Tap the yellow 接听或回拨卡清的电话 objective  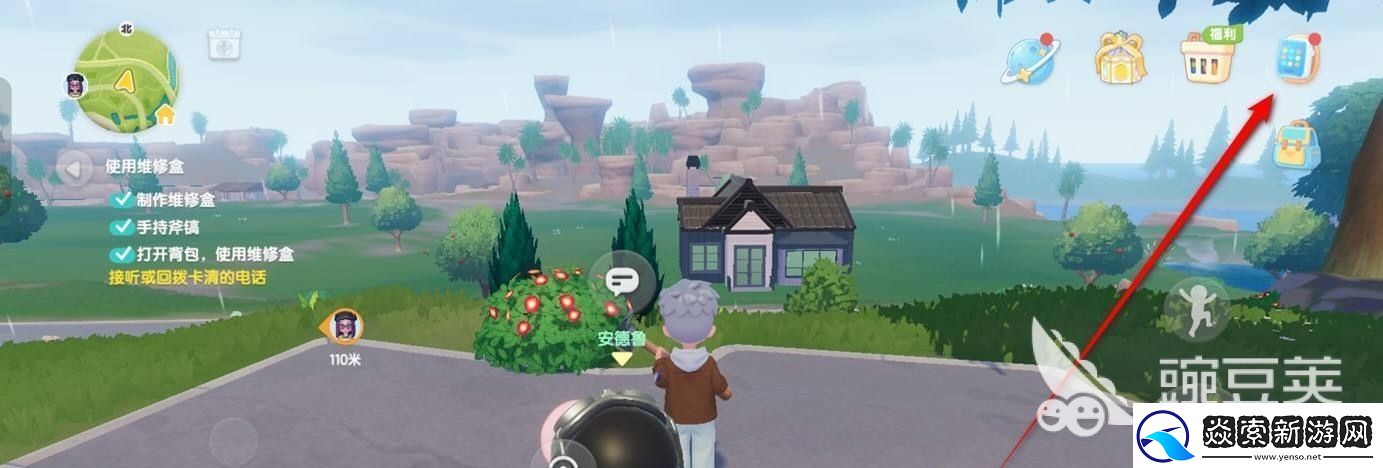187,277
